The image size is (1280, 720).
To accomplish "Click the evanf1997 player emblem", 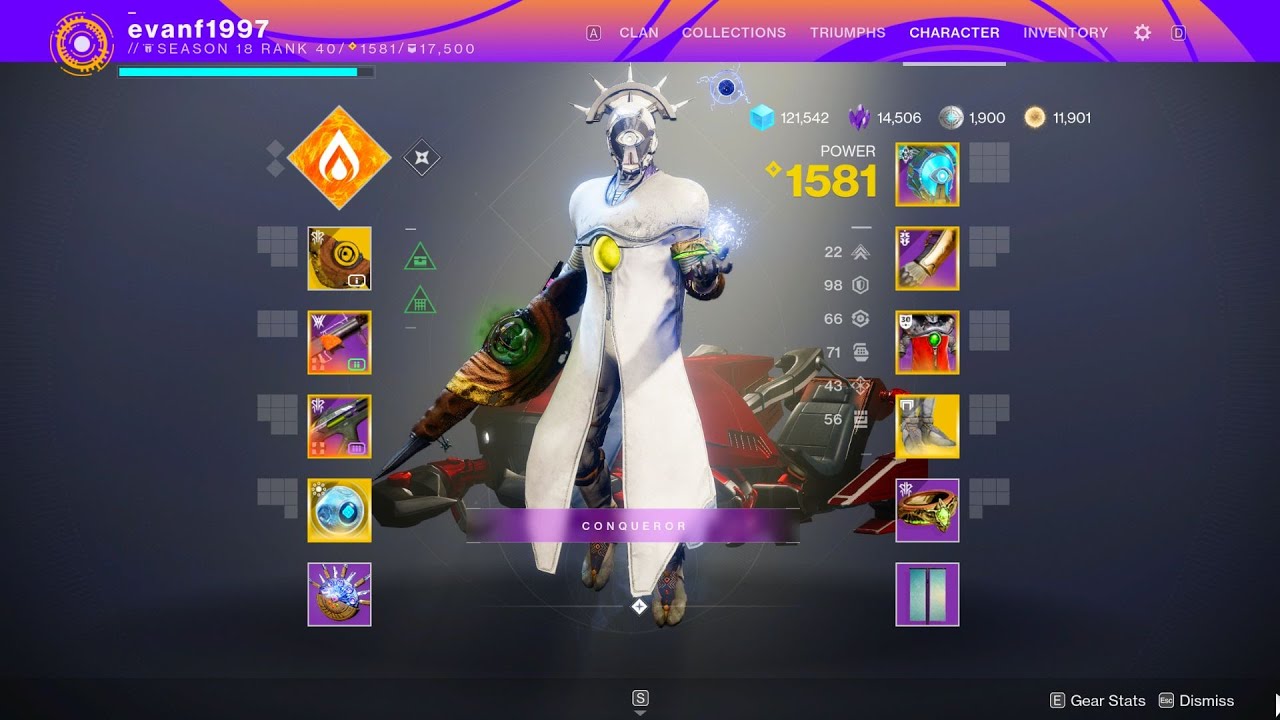I will pos(82,42).
